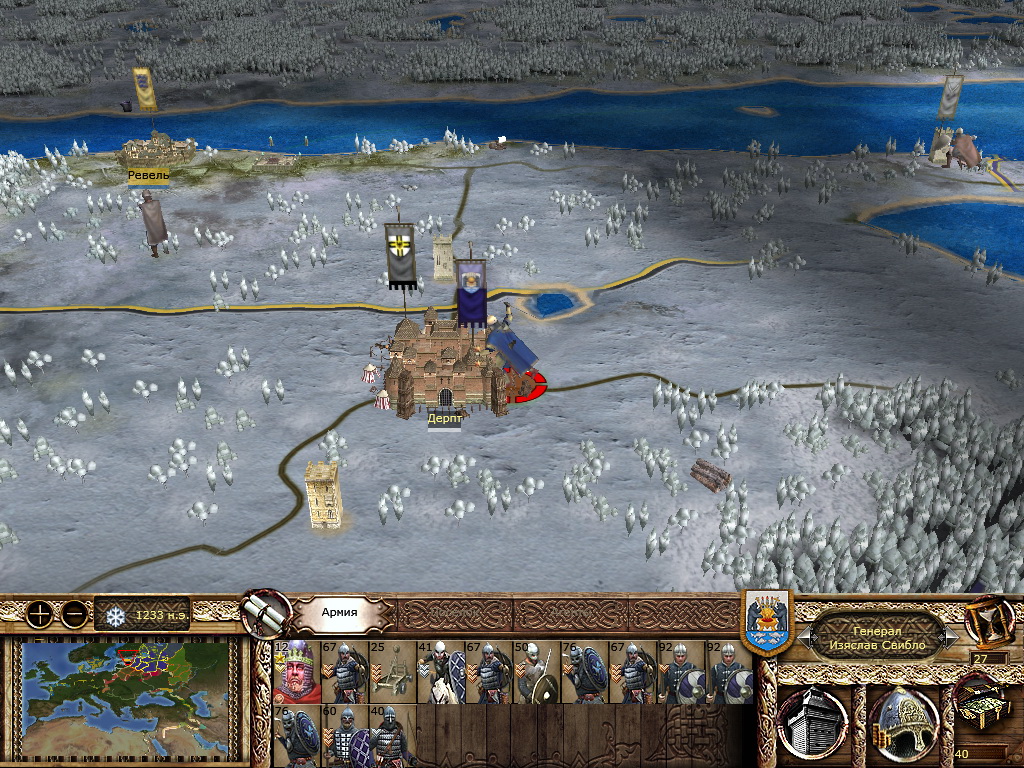Image resolution: width=1024 pixels, height=768 pixels.
Task: Open the faction coat of arms shield
Action: 768,622
